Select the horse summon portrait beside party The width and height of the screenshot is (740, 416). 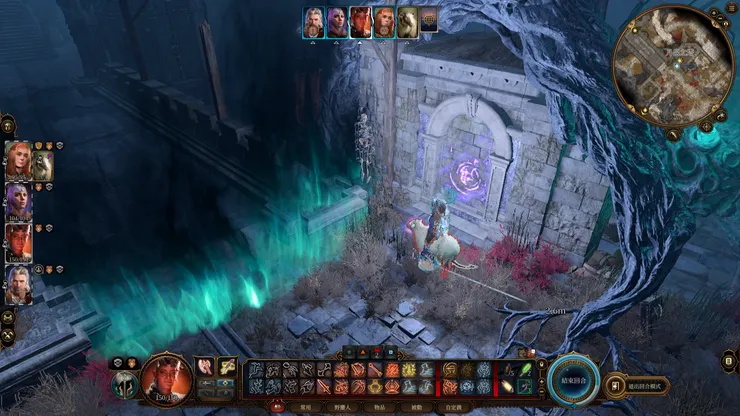click(42, 166)
